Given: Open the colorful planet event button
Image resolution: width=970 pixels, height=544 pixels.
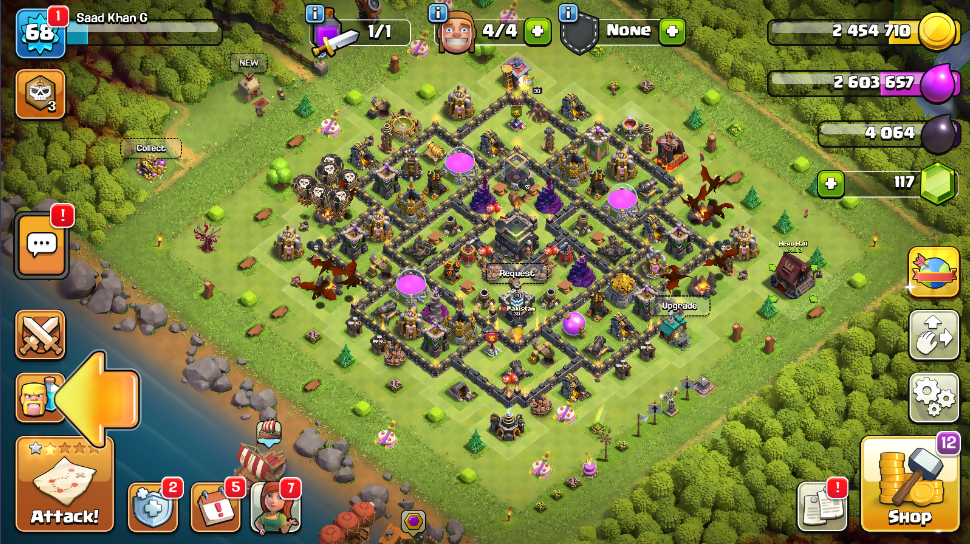Looking at the screenshot, I should [x=934, y=272].
